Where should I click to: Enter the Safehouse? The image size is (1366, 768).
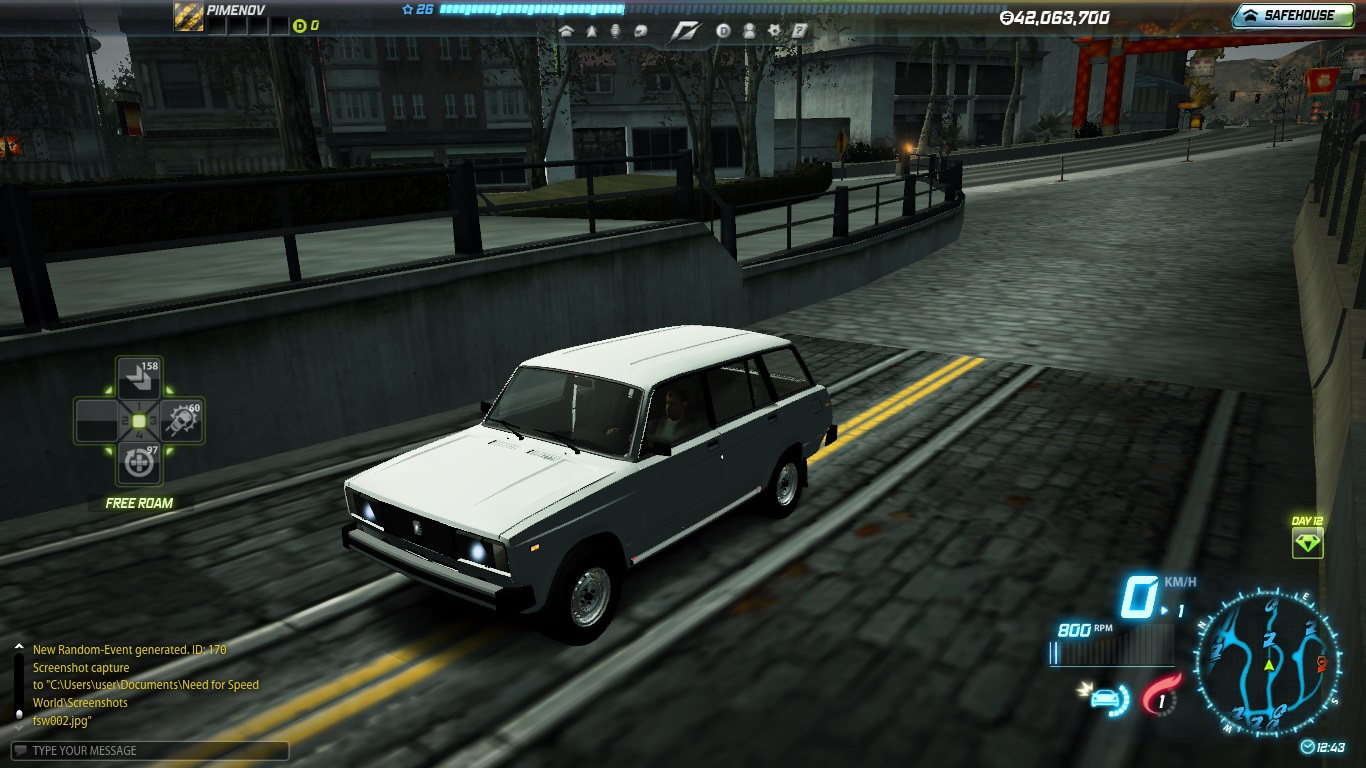pos(1291,16)
